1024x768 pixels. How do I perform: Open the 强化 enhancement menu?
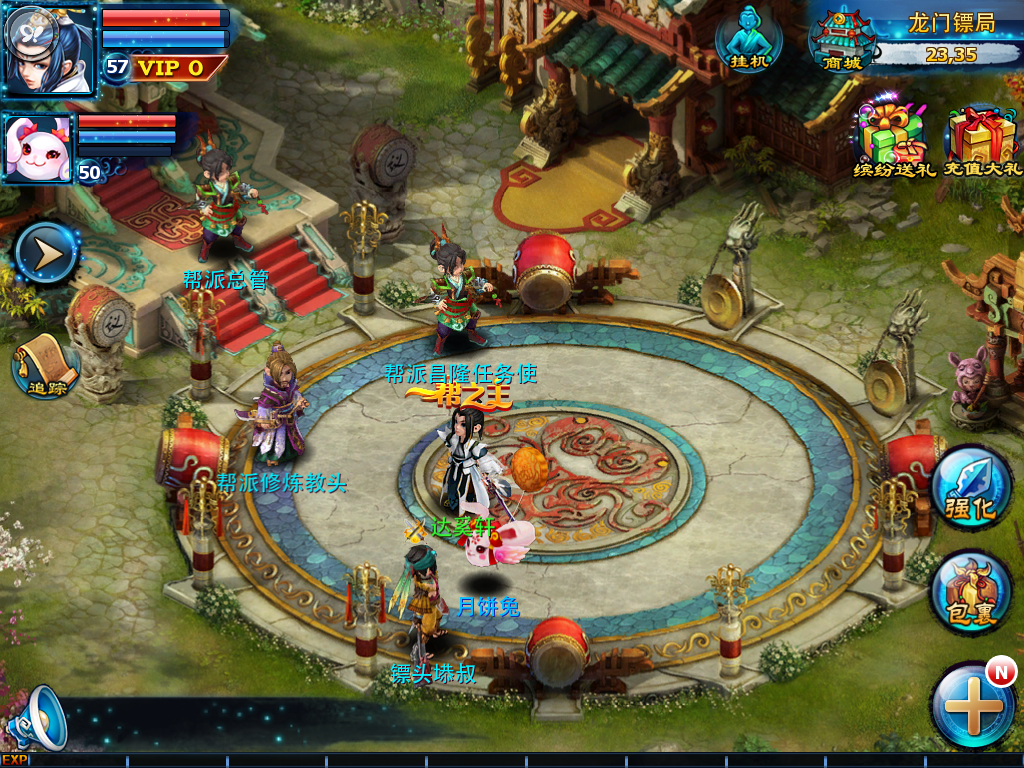click(x=971, y=488)
